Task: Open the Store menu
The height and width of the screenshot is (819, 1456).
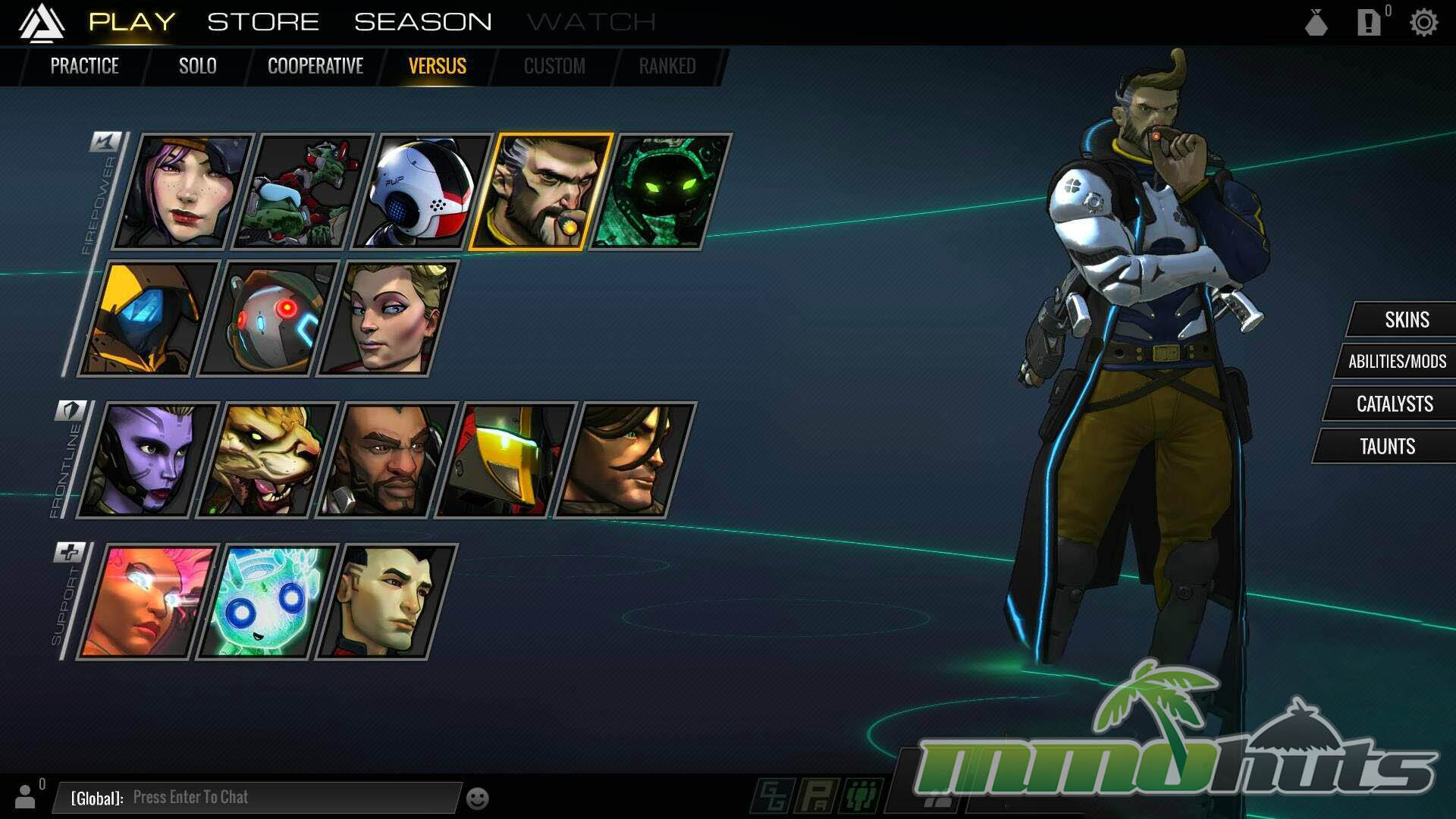Action: click(x=263, y=22)
